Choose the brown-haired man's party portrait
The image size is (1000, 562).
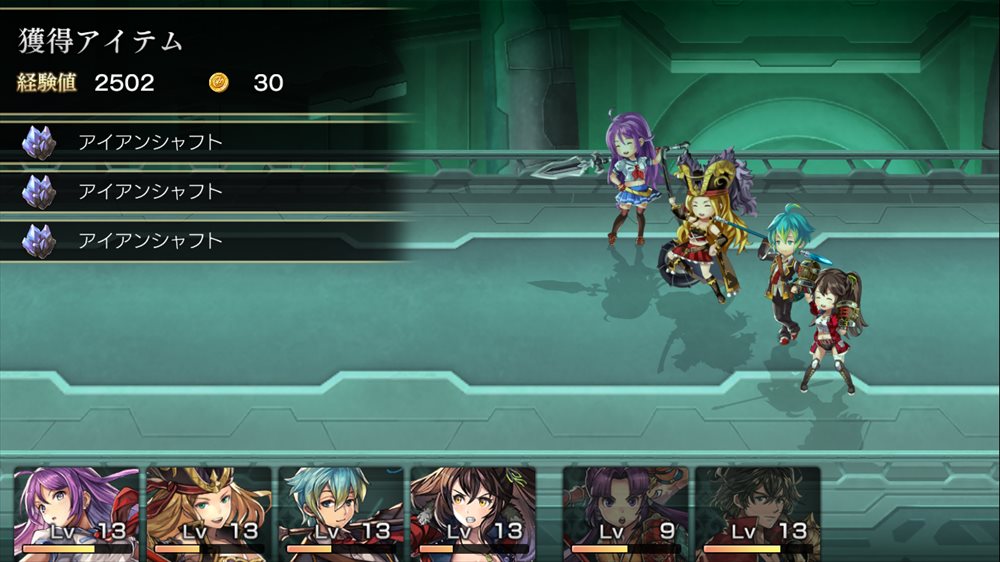pos(757,510)
